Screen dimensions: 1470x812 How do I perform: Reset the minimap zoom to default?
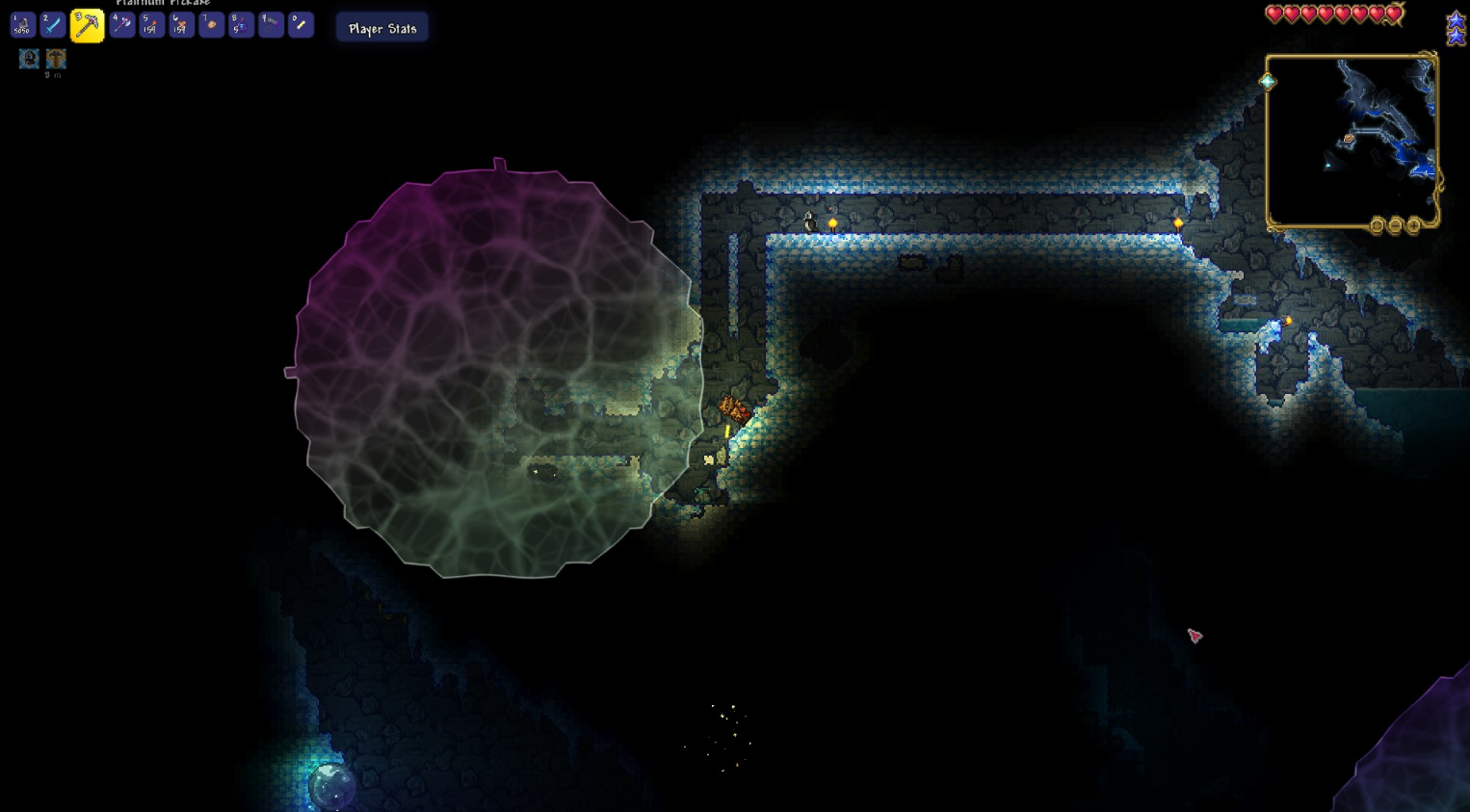pyautogui.click(x=1377, y=225)
